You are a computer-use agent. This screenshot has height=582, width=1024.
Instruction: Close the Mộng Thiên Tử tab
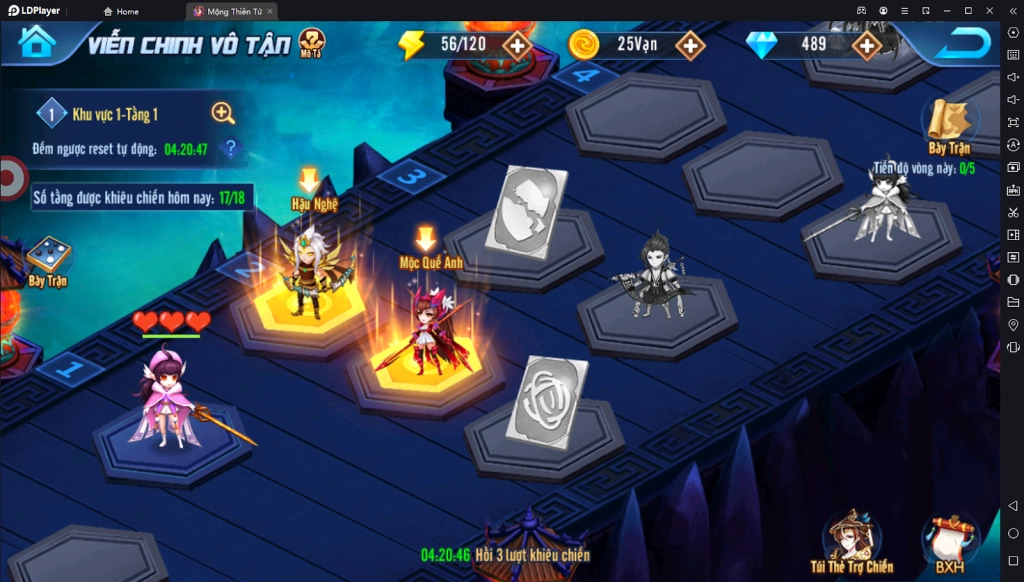[x=270, y=11]
